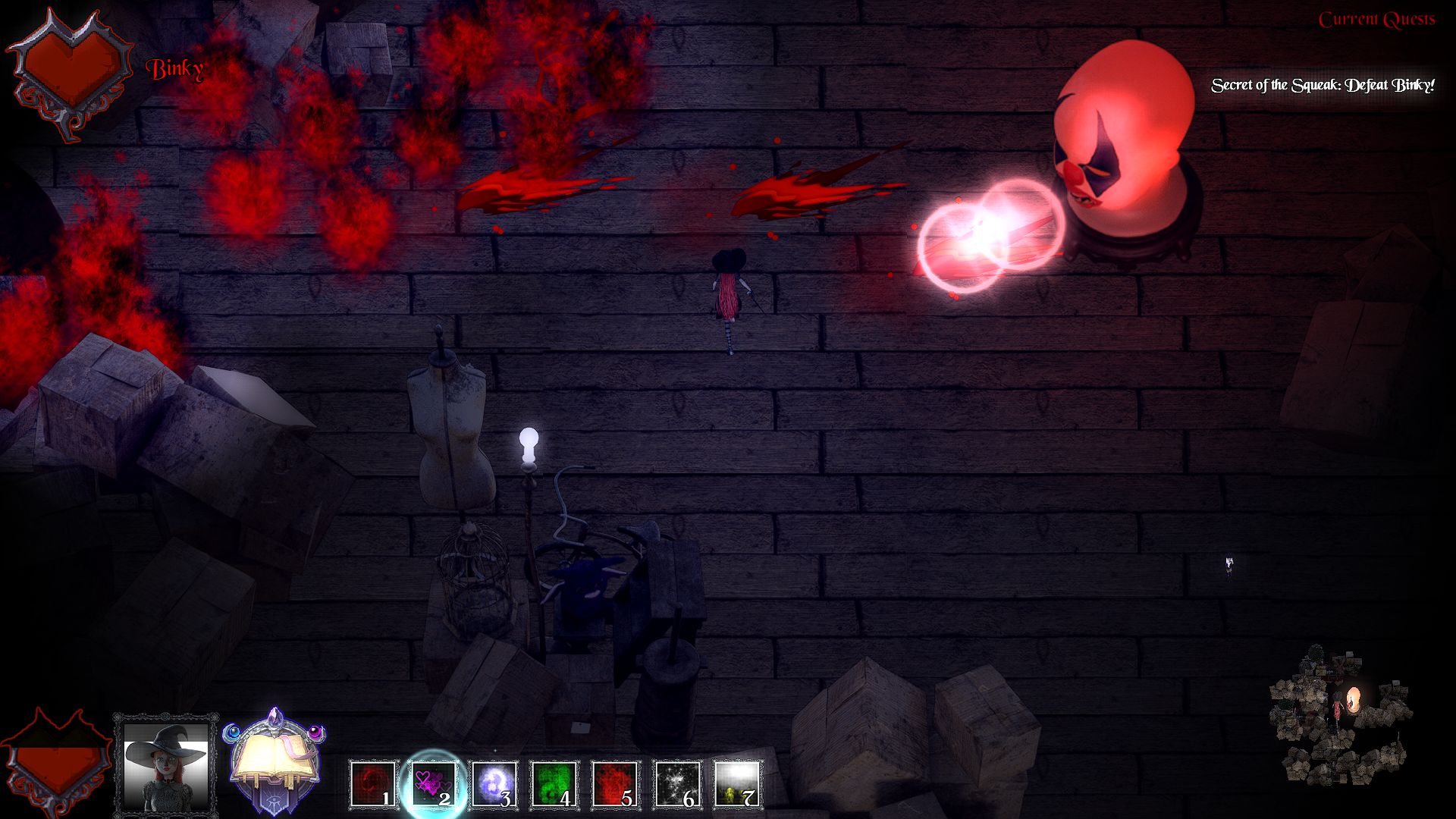This screenshot has height=819, width=1456.
Task: Open the Current Quests header
Action: [1376, 20]
